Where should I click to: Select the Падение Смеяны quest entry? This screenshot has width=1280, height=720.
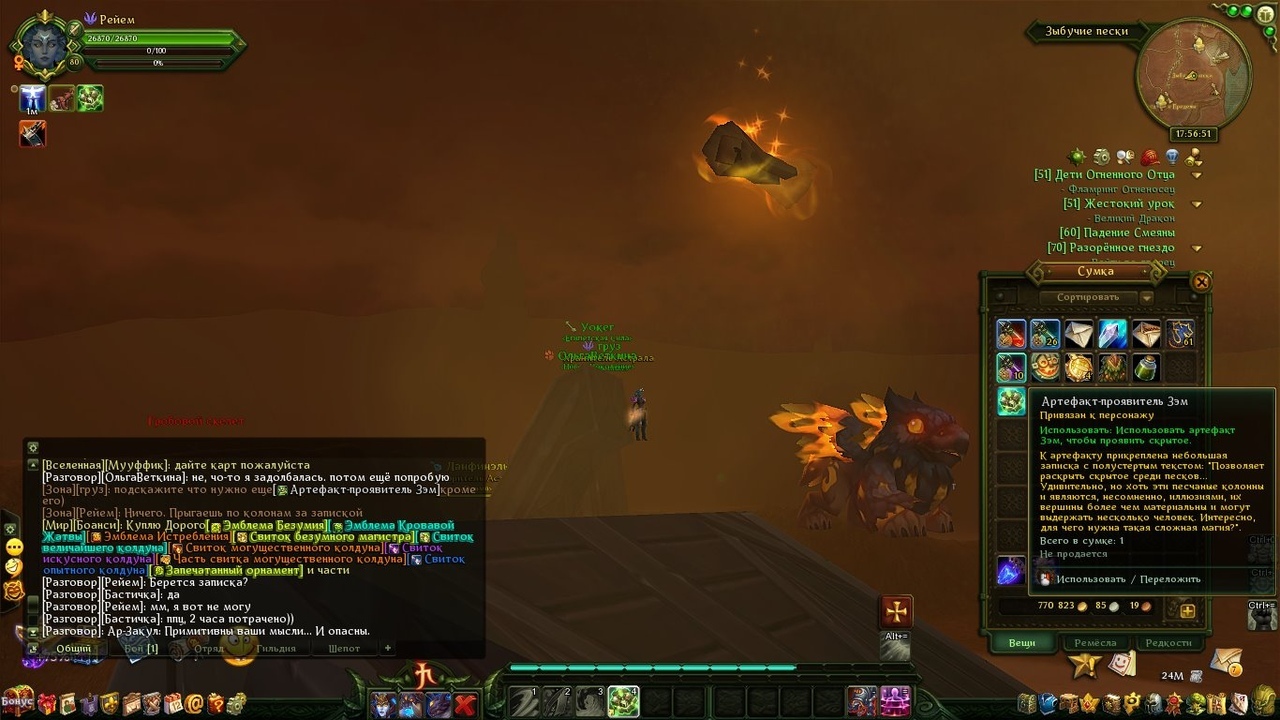click(x=1111, y=233)
